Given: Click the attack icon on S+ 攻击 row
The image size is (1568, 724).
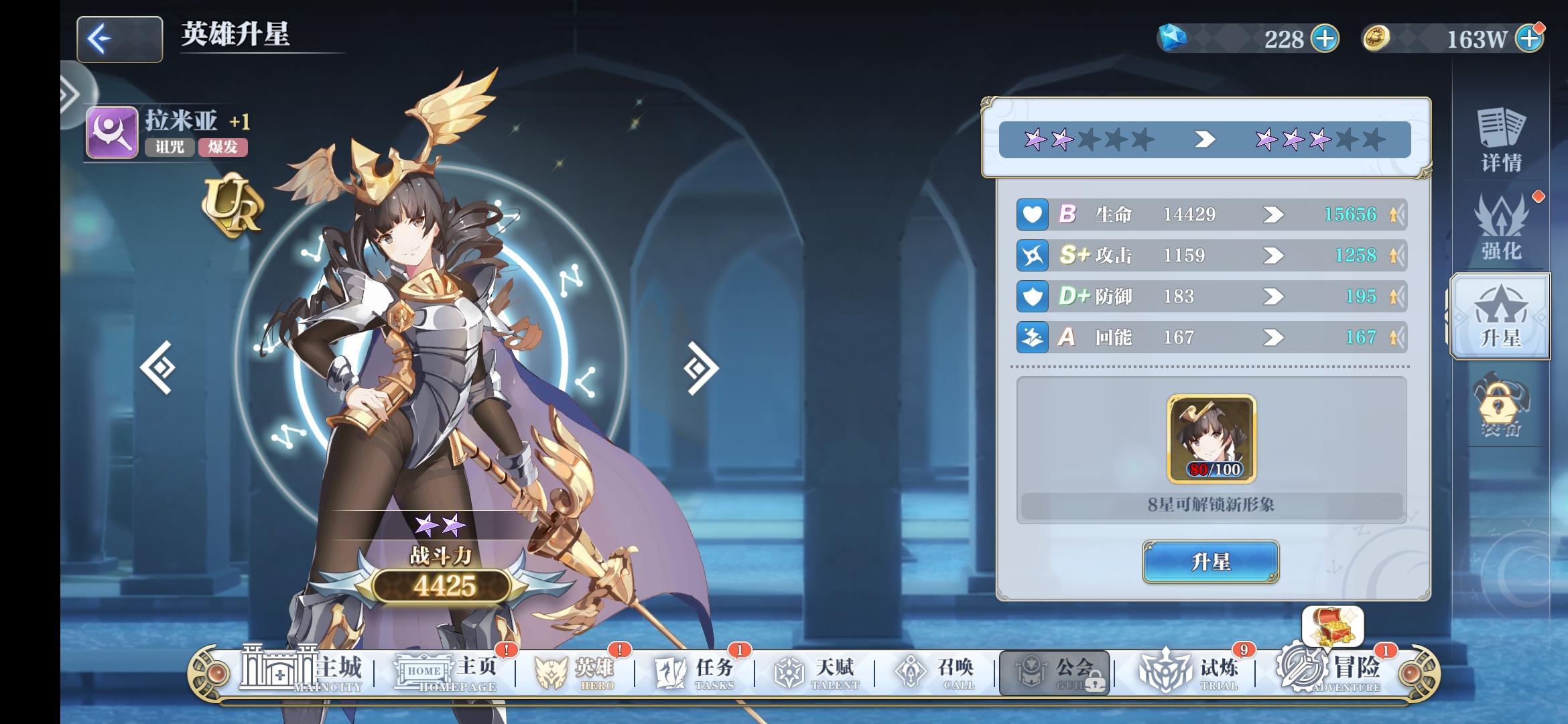Looking at the screenshot, I should pos(1032,255).
